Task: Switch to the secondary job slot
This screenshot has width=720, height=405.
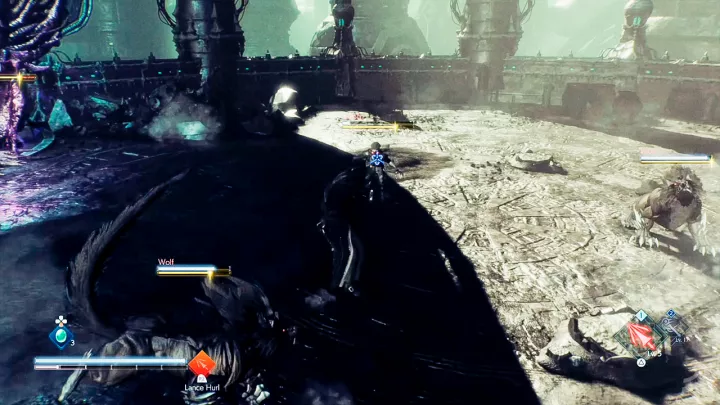Action: click(x=671, y=327)
